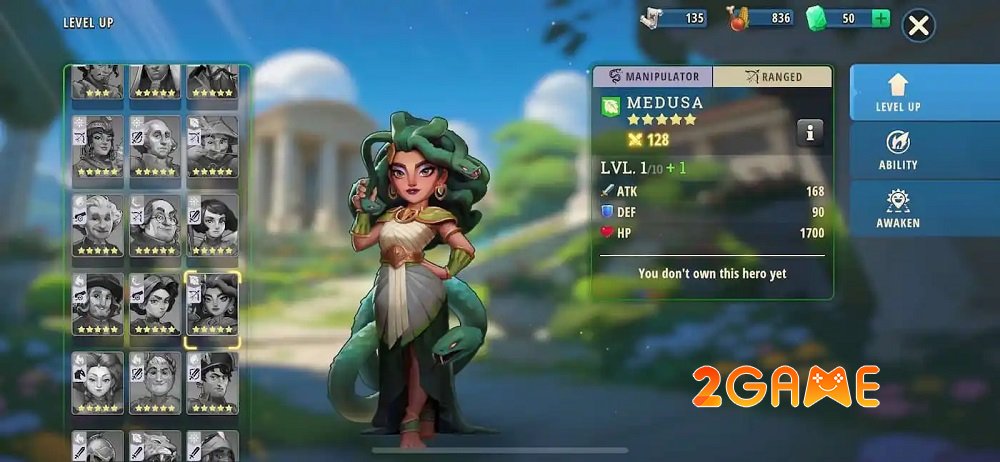1000x462 pixels.
Task: Pick the Benjamin Franklin hero portrait
Action: pos(155,224)
